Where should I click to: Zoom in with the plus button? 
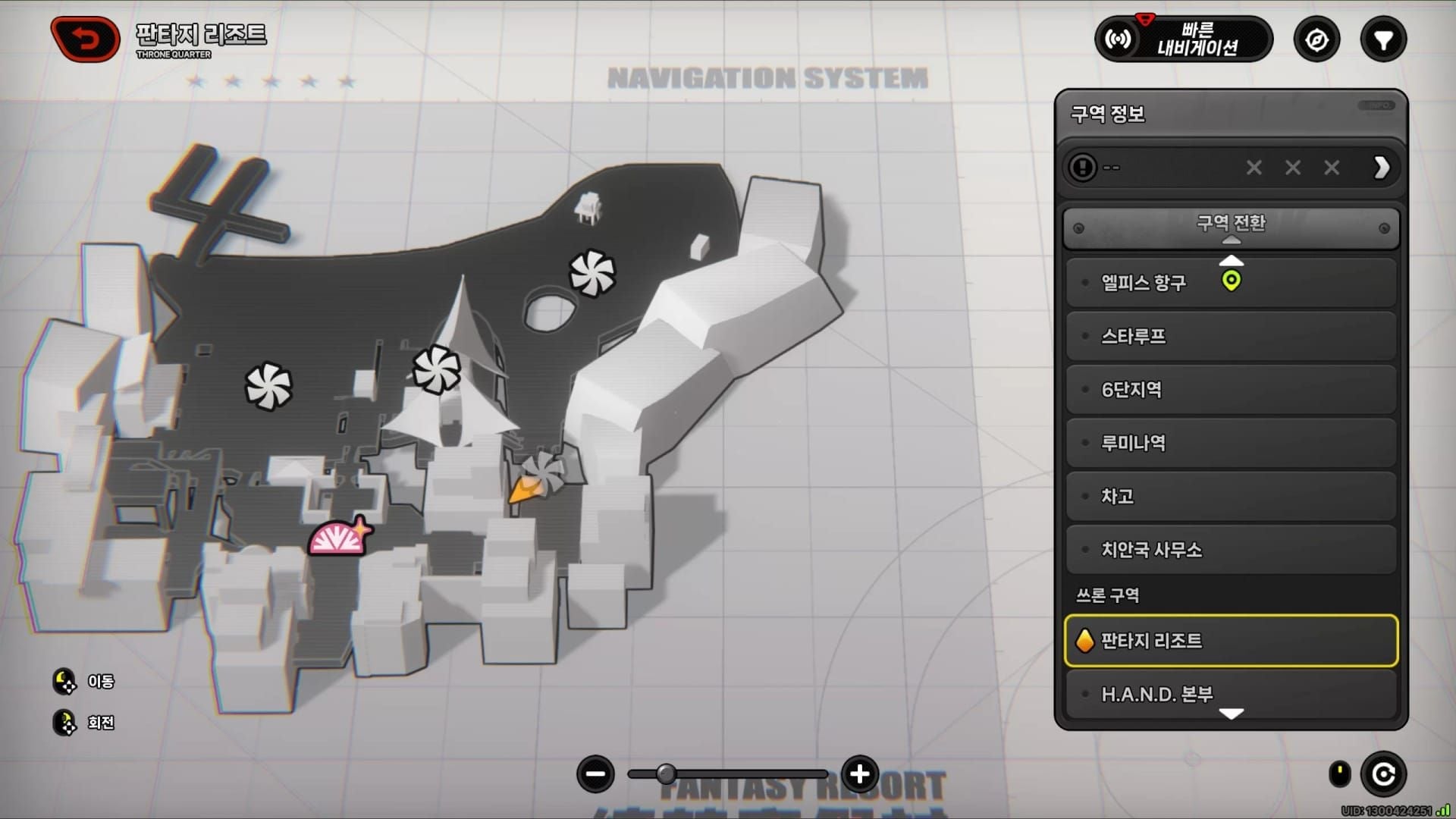coord(859,774)
